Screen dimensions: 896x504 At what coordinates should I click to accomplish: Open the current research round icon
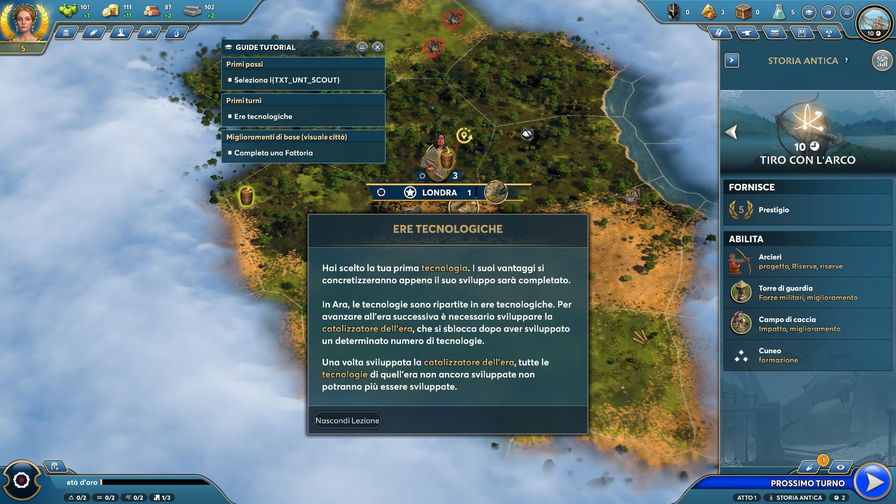[874, 20]
